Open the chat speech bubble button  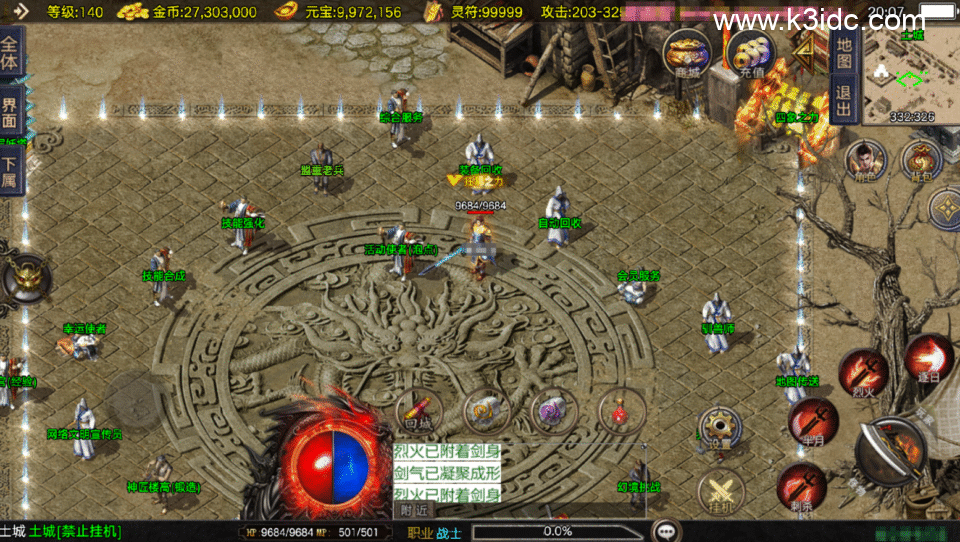point(666,531)
